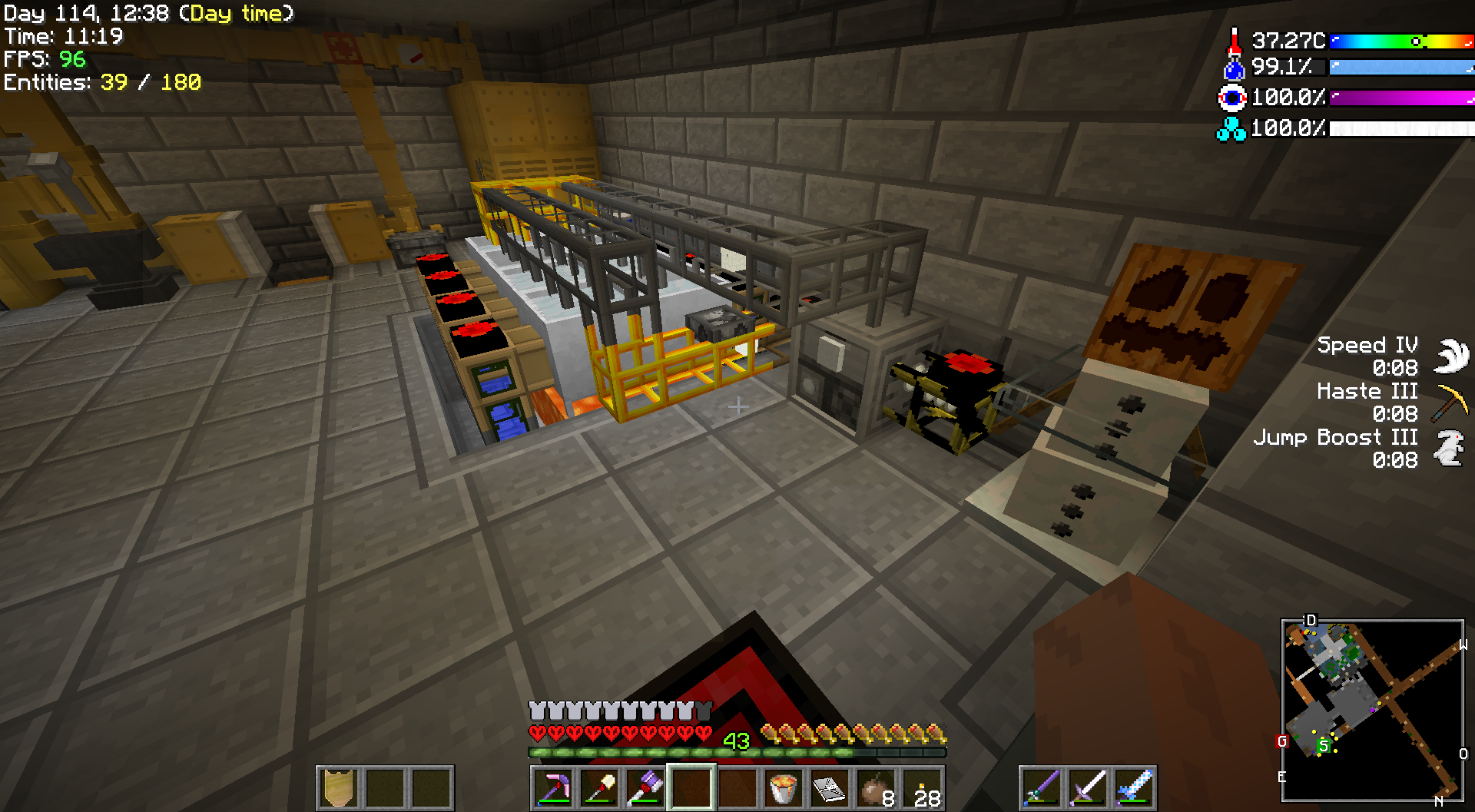
Task: Select the brown apple stack of 8
Action: [875, 787]
